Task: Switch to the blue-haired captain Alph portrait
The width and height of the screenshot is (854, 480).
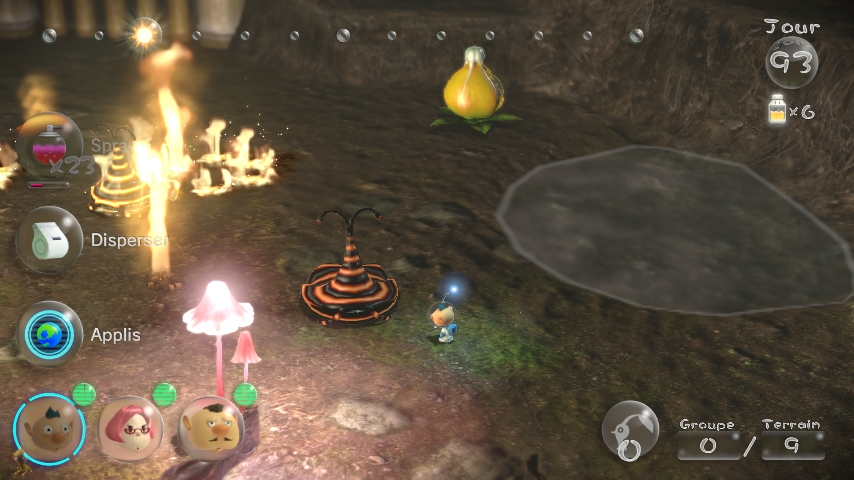Action: [x=48, y=427]
